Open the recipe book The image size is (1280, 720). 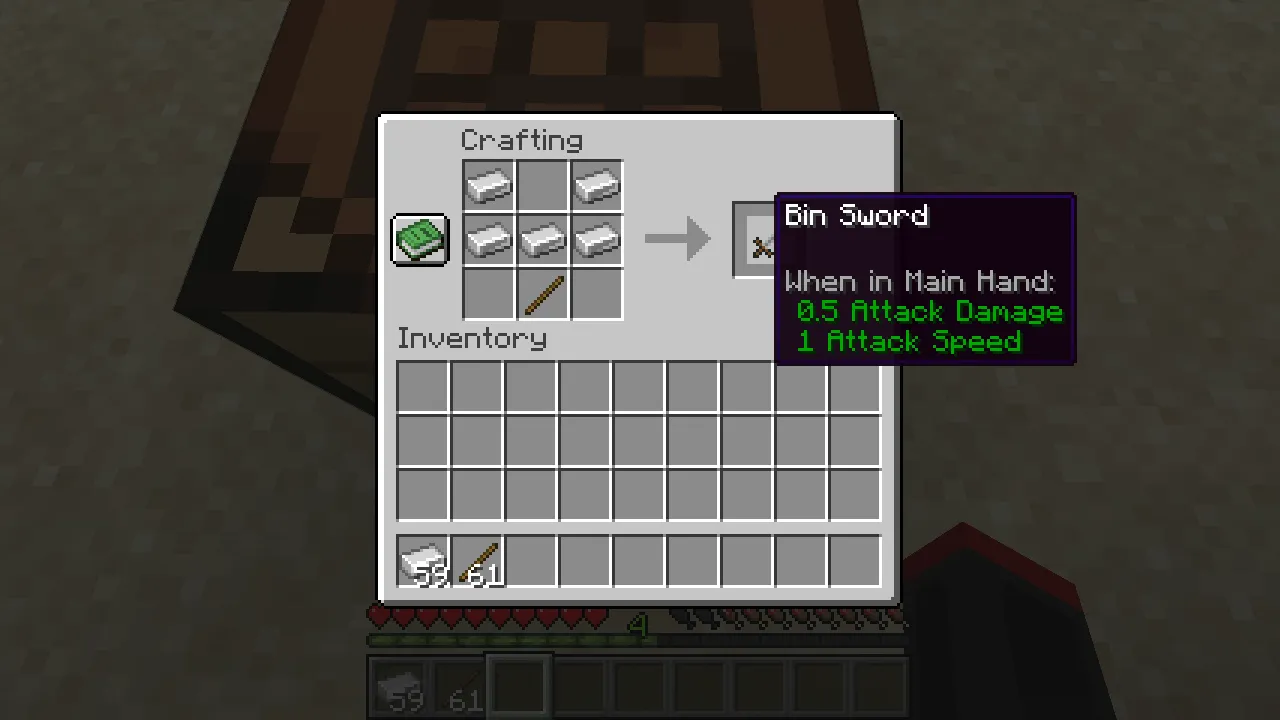point(419,239)
